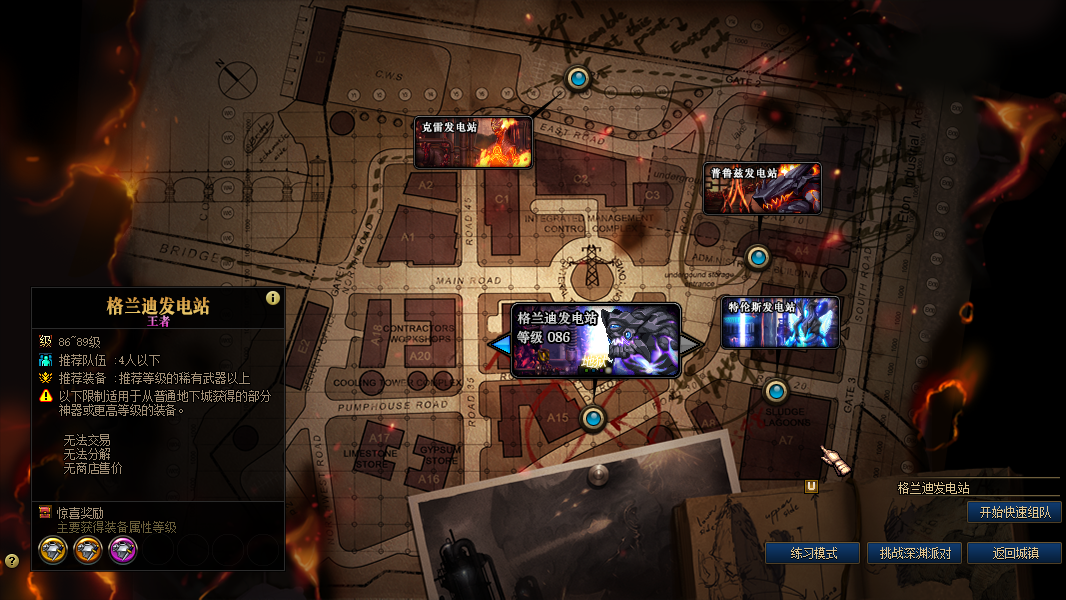Screen dimensions: 1066x600
Task: Choose the 特伦斯发电站 dungeon thumbnail
Action: 780,322
